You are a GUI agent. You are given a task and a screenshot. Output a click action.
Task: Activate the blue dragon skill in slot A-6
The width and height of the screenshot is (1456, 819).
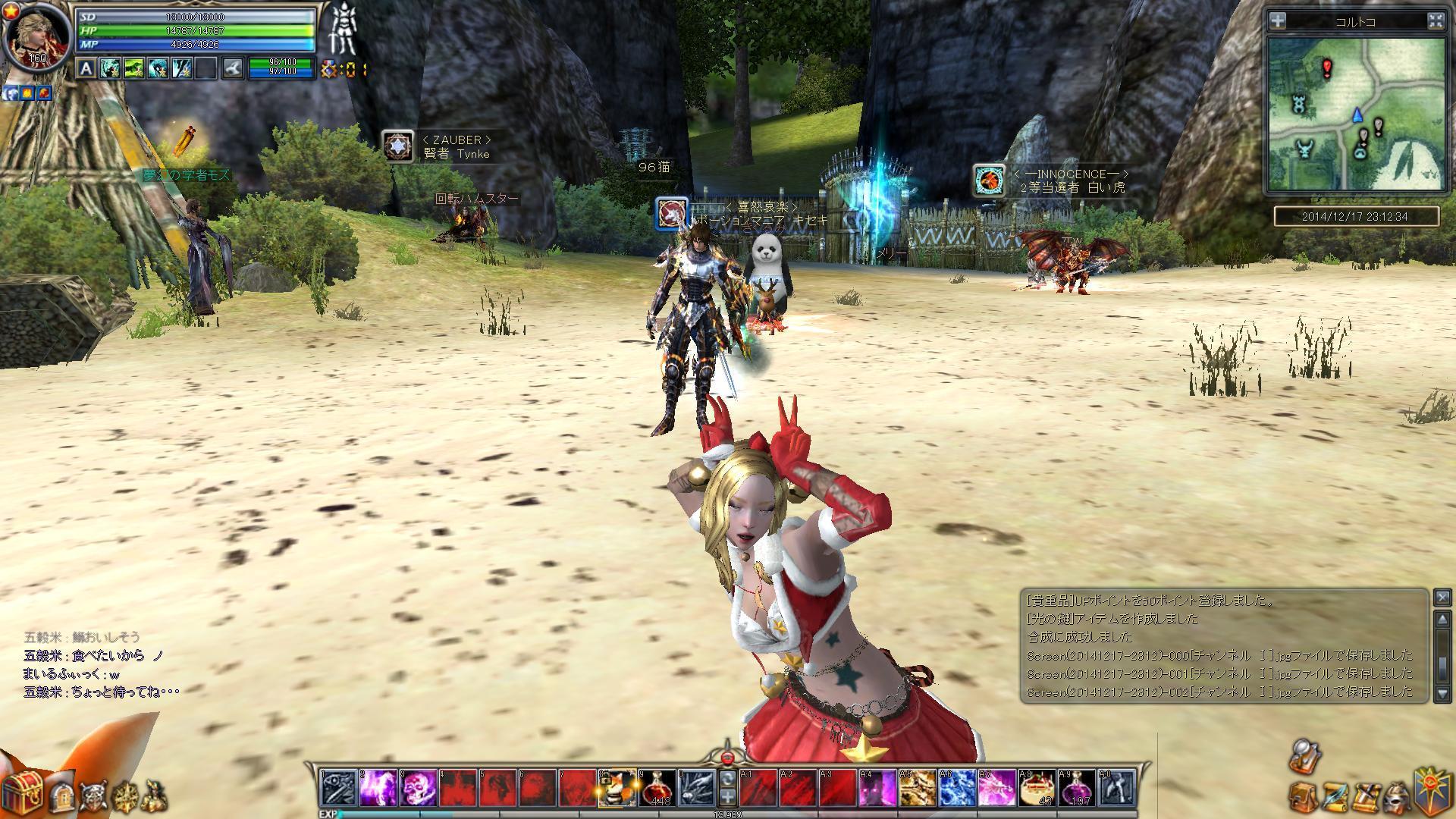[958, 788]
